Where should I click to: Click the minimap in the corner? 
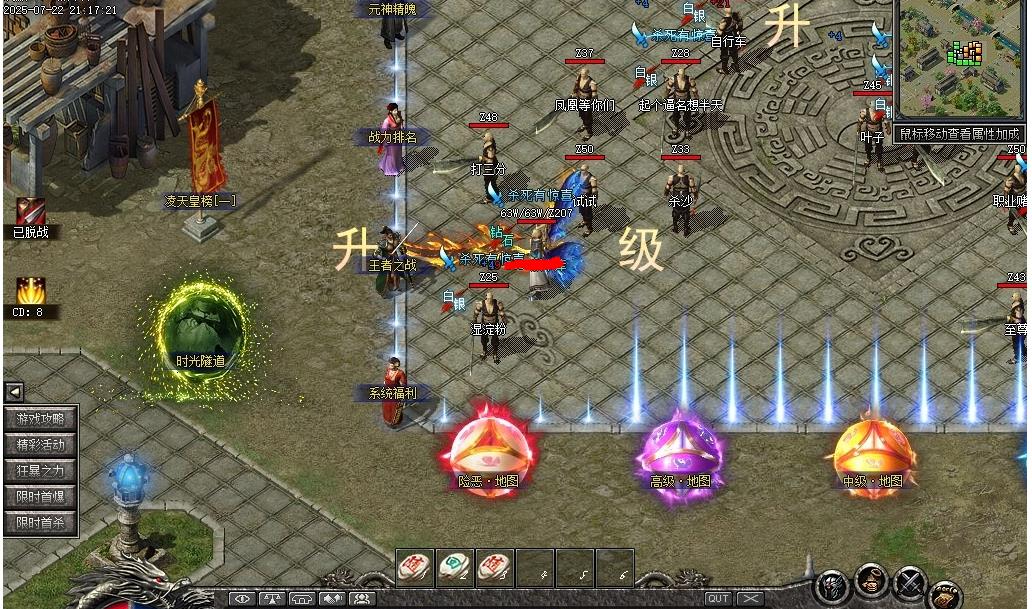(960, 60)
